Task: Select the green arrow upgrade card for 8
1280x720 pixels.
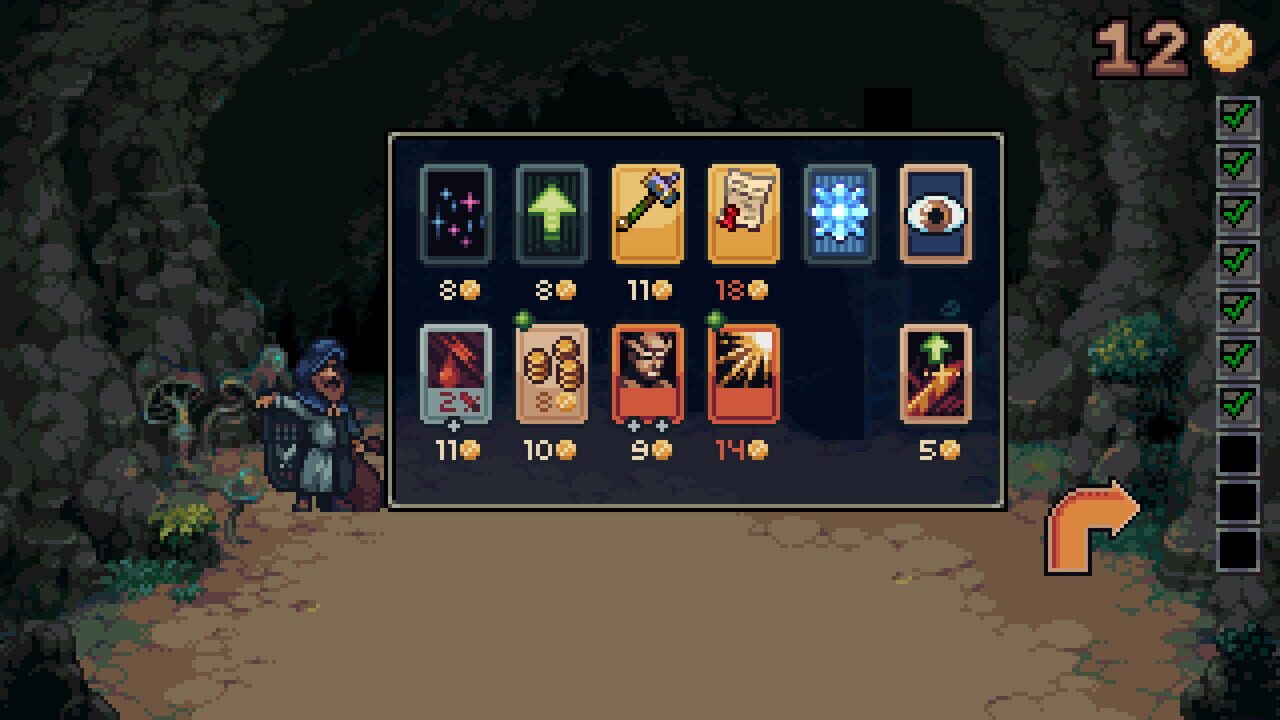Action: [551, 214]
